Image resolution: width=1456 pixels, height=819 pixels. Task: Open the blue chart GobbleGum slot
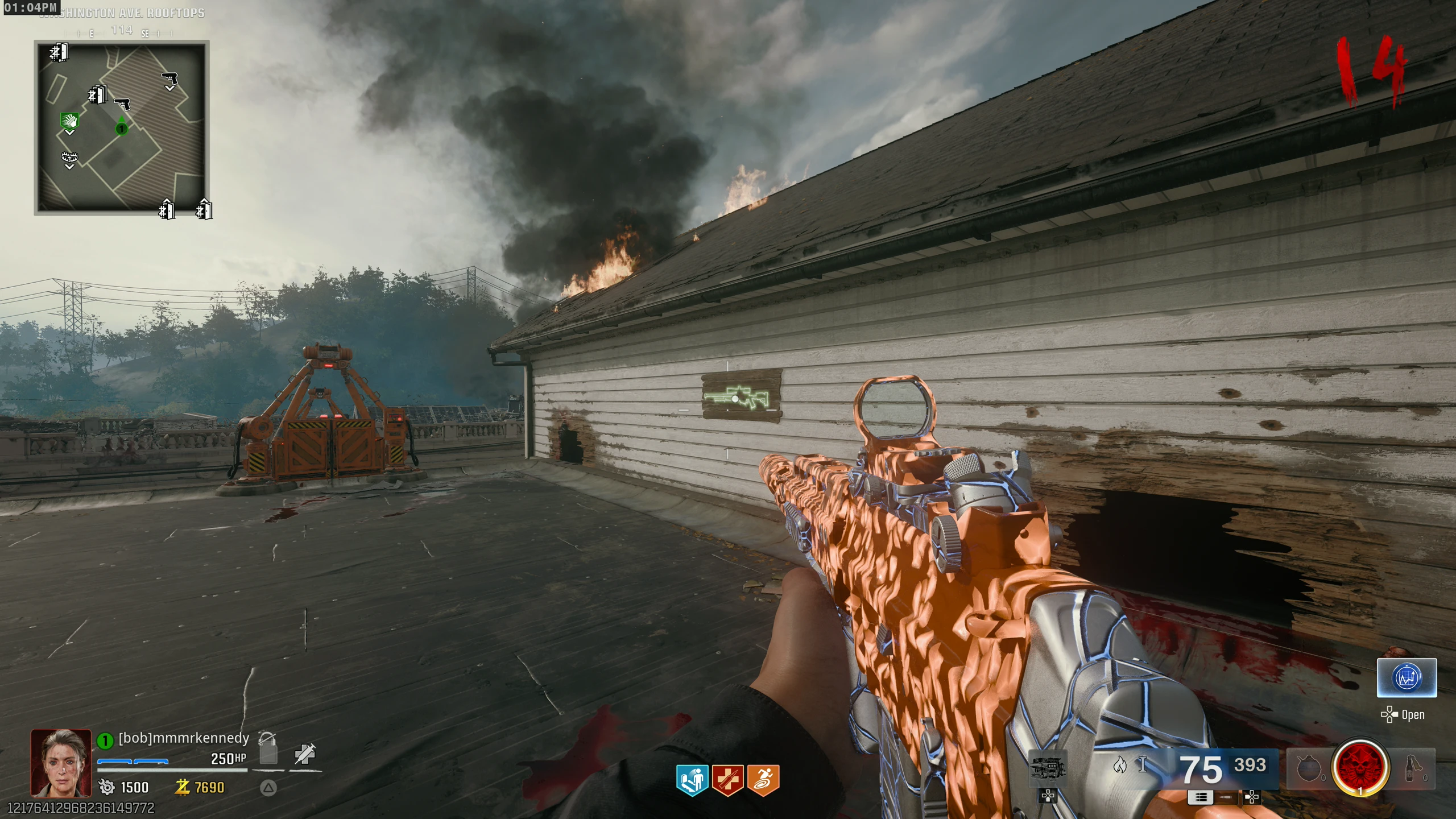[x=1407, y=677]
